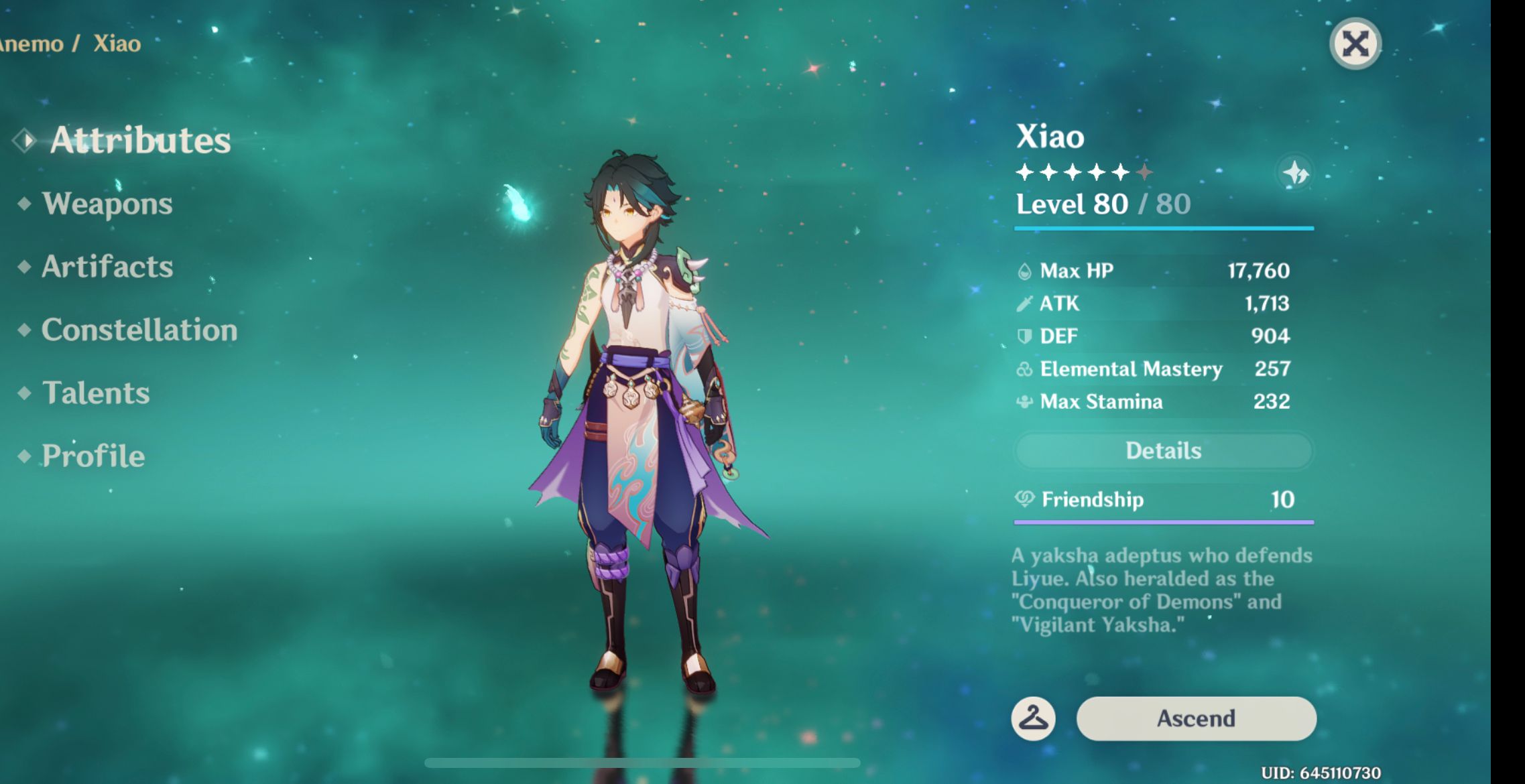1525x784 pixels.
Task: Open the outfit hanger button
Action: (1033, 718)
